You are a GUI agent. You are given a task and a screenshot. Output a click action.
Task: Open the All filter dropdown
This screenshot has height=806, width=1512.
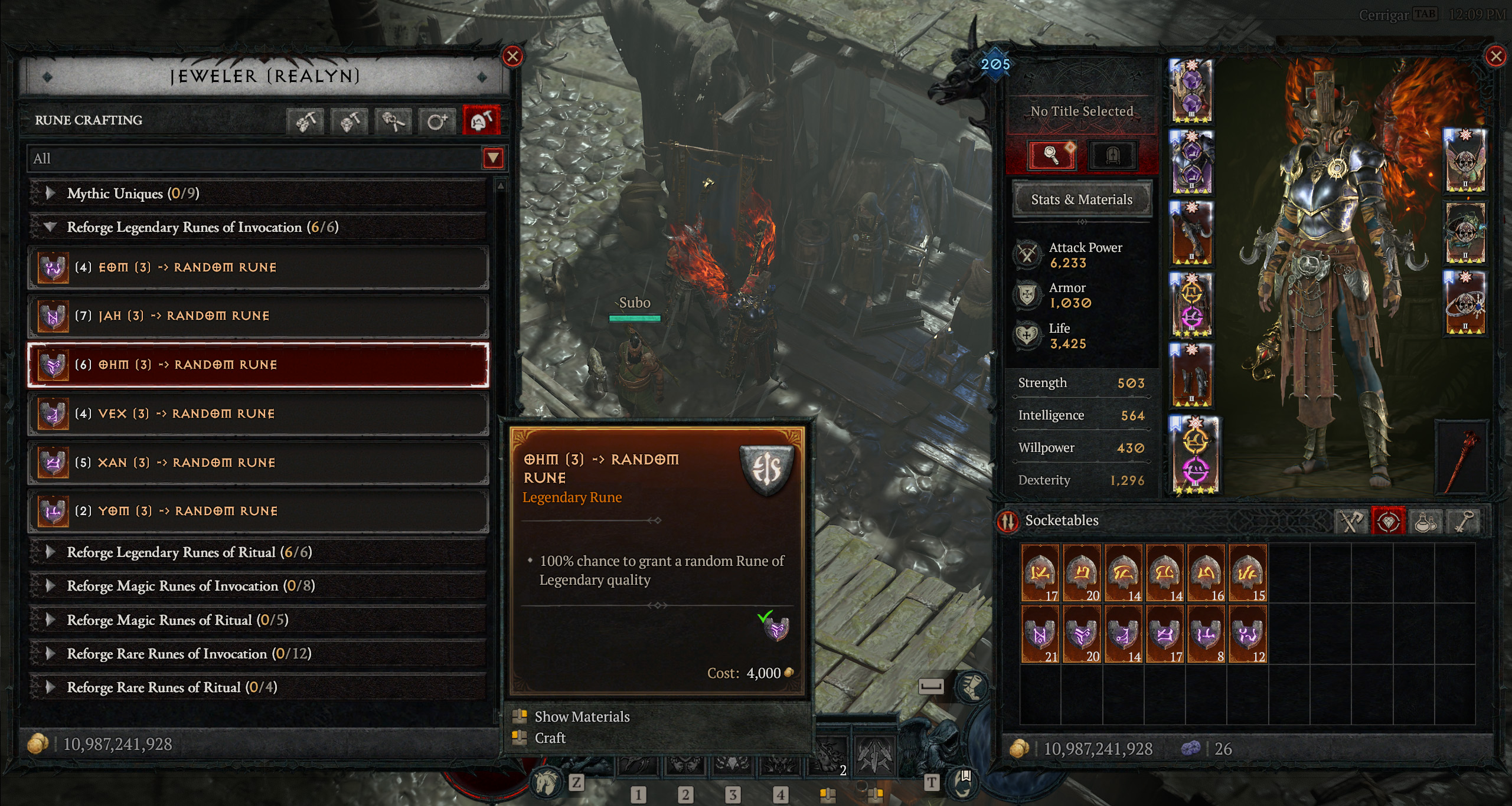point(493,158)
